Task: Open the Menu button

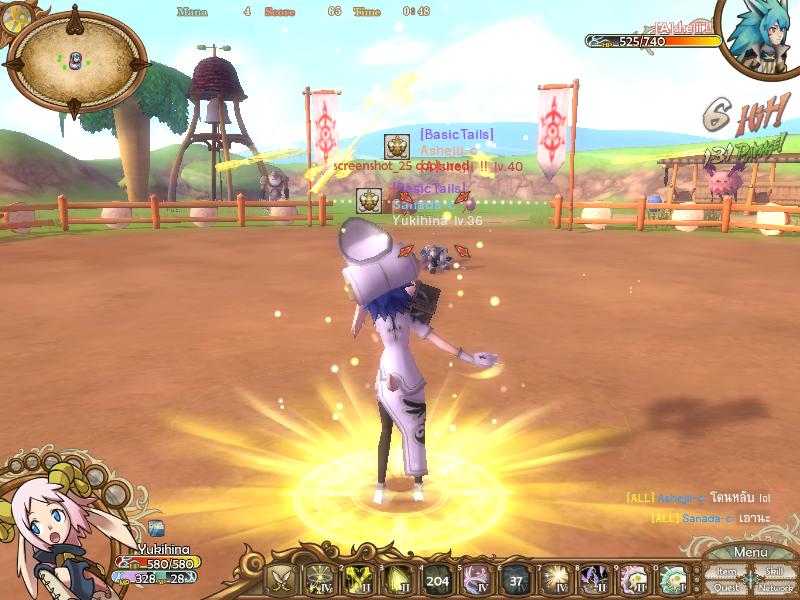Action: point(750,553)
